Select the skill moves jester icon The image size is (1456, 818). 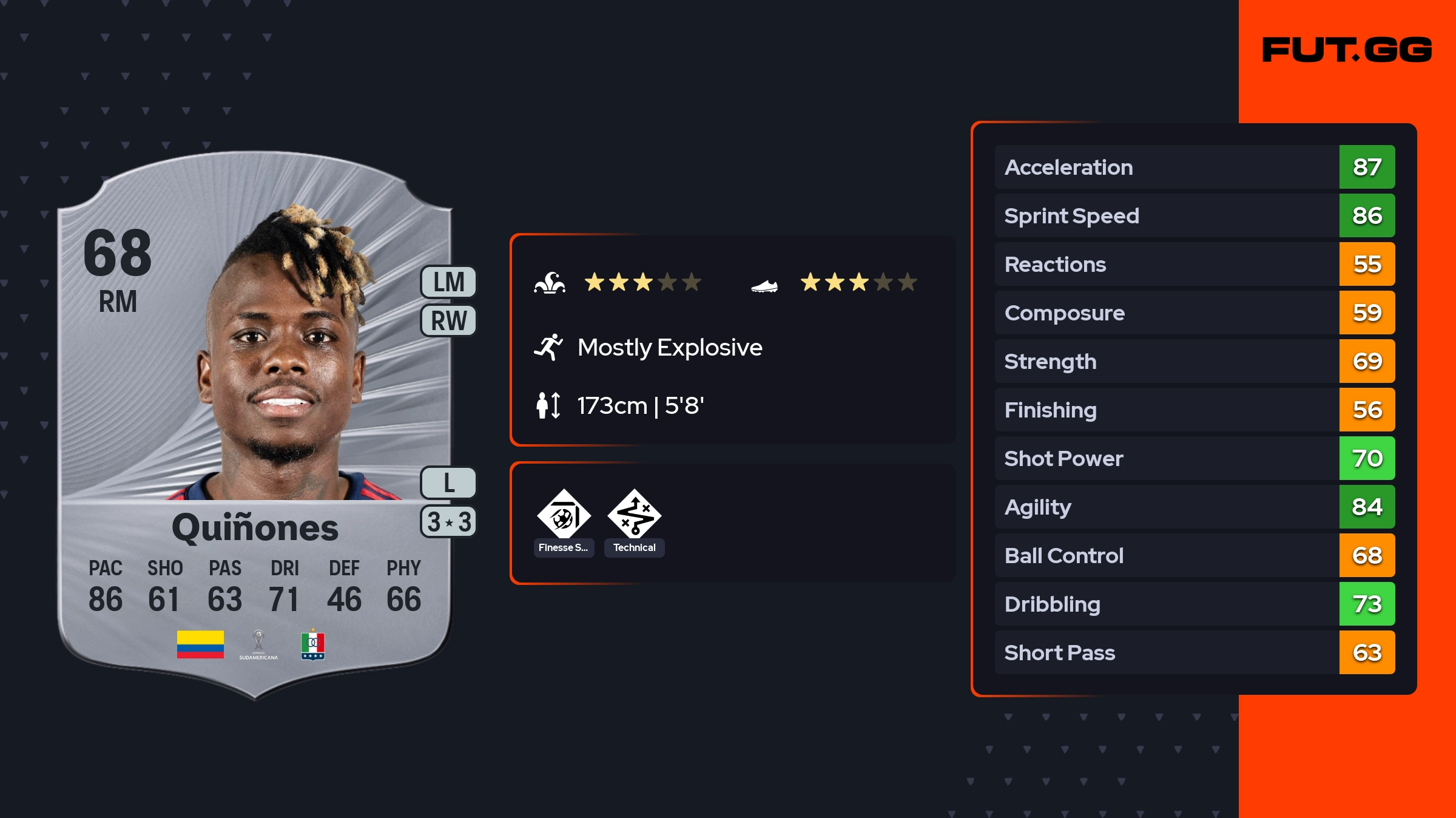click(x=550, y=283)
